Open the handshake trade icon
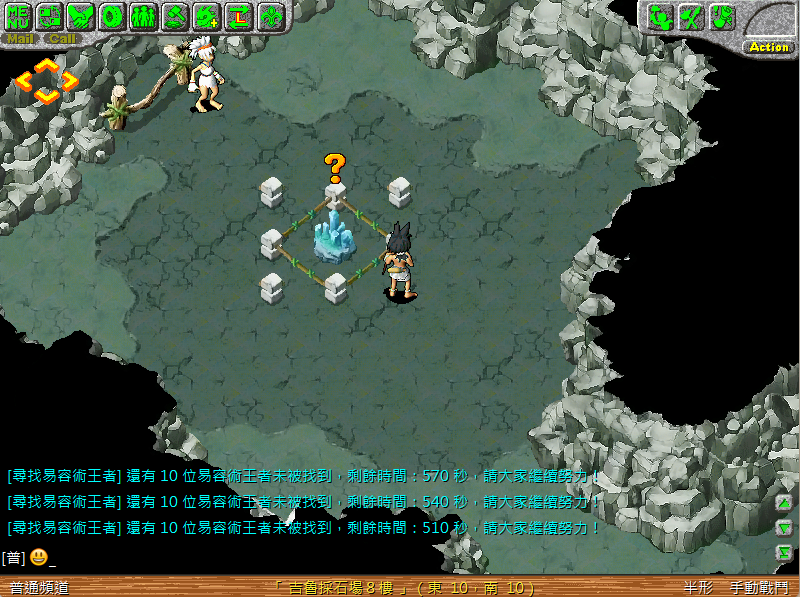The height and width of the screenshot is (597, 800). pyautogui.click(x=81, y=16)
